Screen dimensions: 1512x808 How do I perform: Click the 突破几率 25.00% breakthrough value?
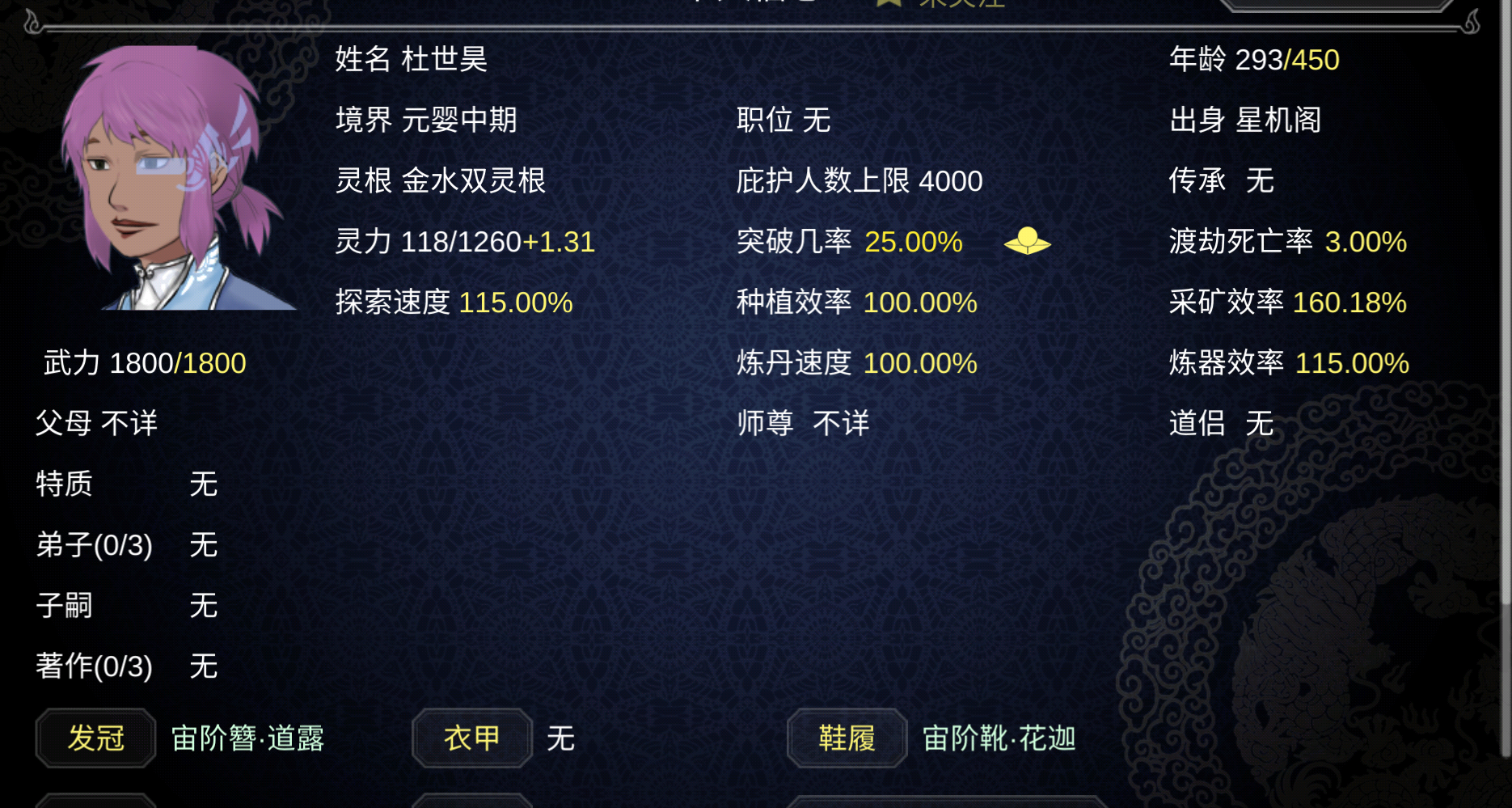[x=913, y=241]
